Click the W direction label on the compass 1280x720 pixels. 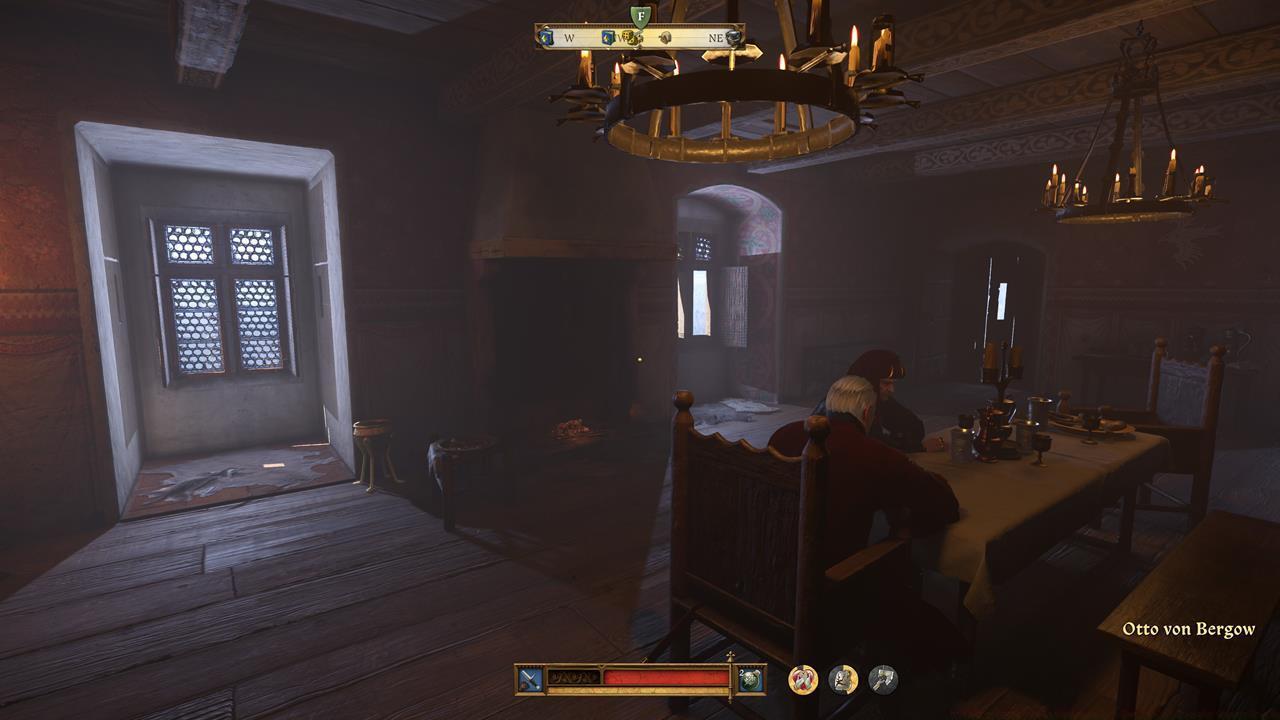point(570,37)
